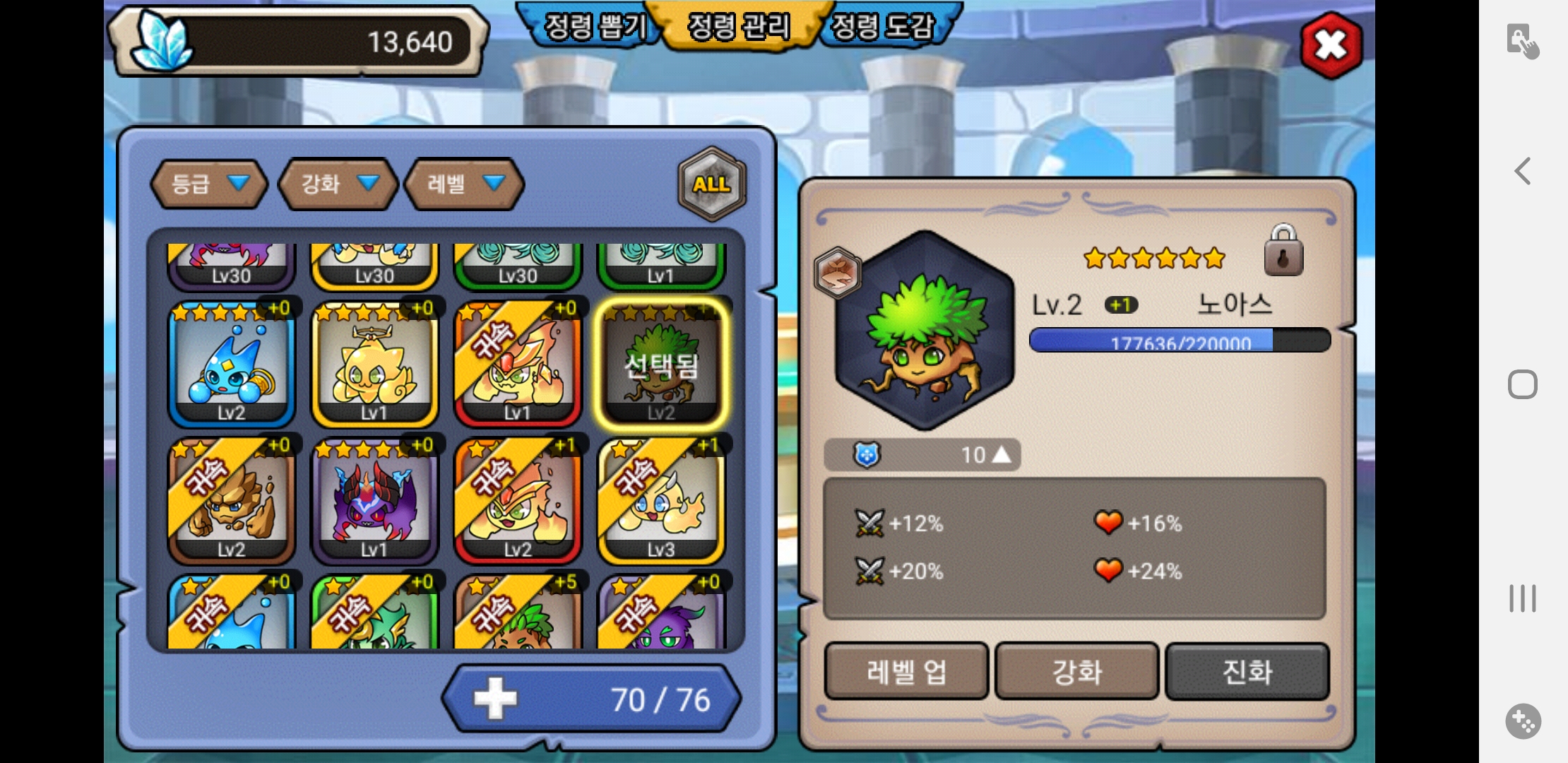Viewport: 1568px width, 763px height.
Task: Open the 강화 enhance button
Action: pyautogui.click(x=1077, y=671)
